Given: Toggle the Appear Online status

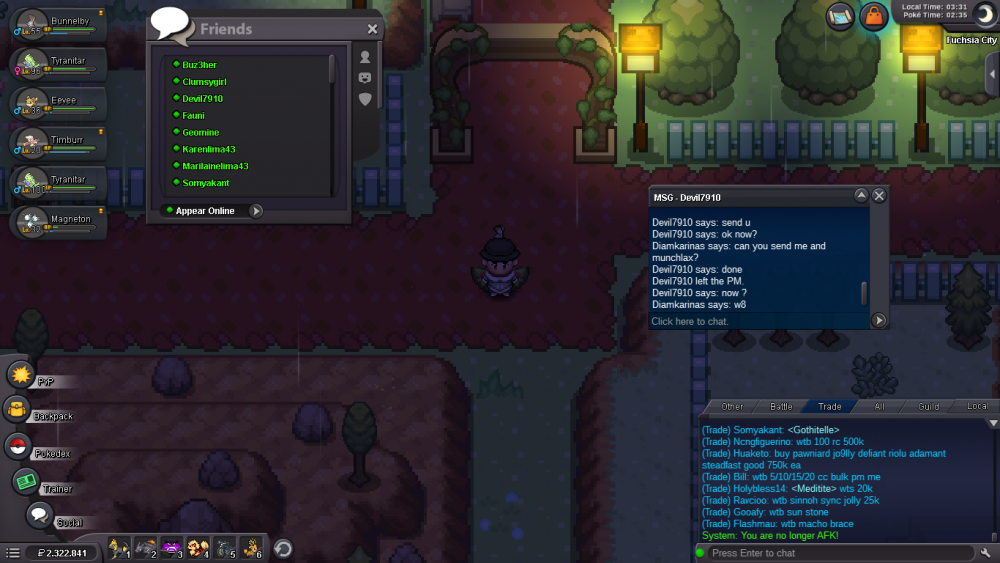Looking at the screenshot, I should [x=256, y=211].
